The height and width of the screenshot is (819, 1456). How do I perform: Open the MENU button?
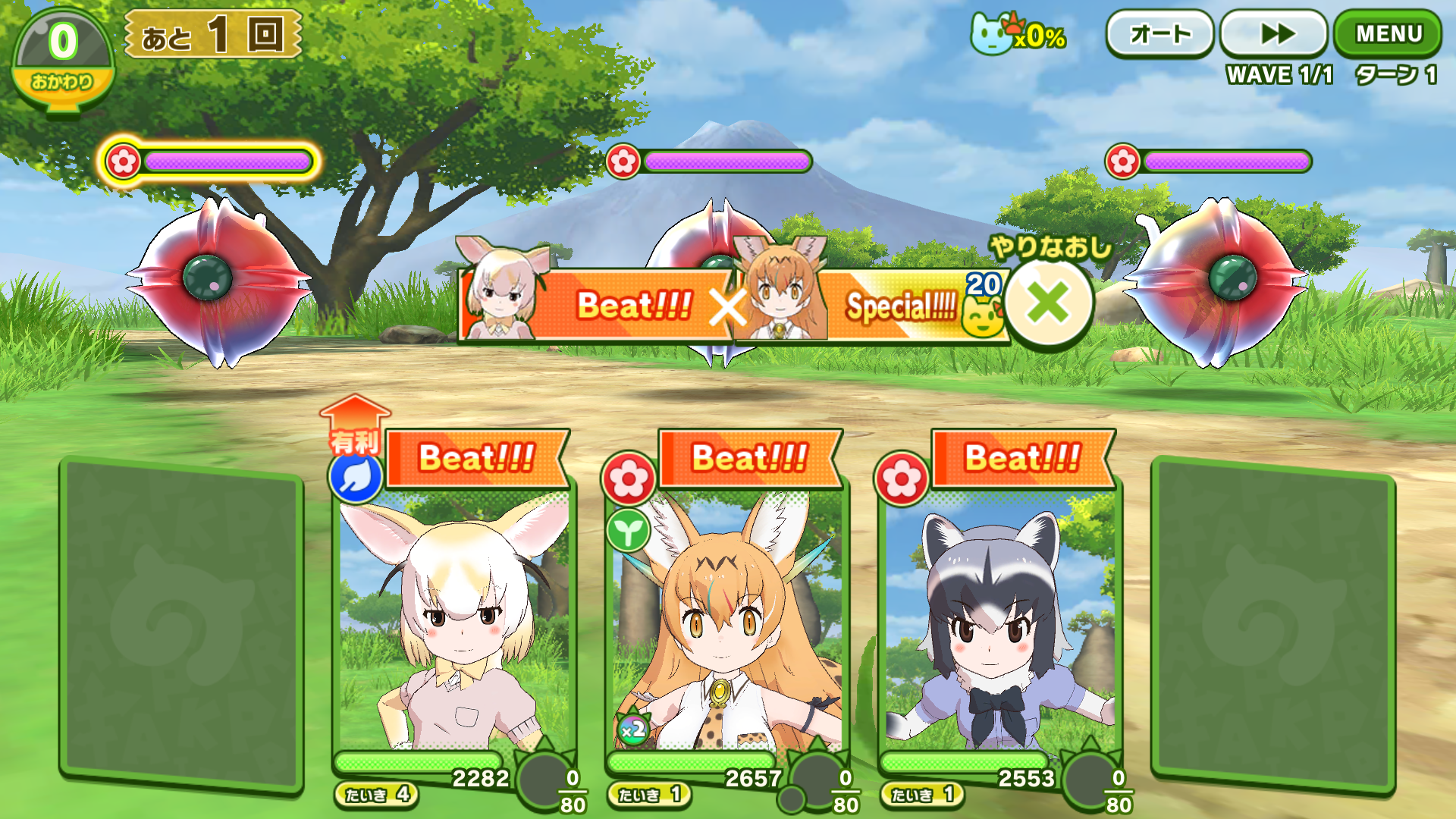point(1387,34)
